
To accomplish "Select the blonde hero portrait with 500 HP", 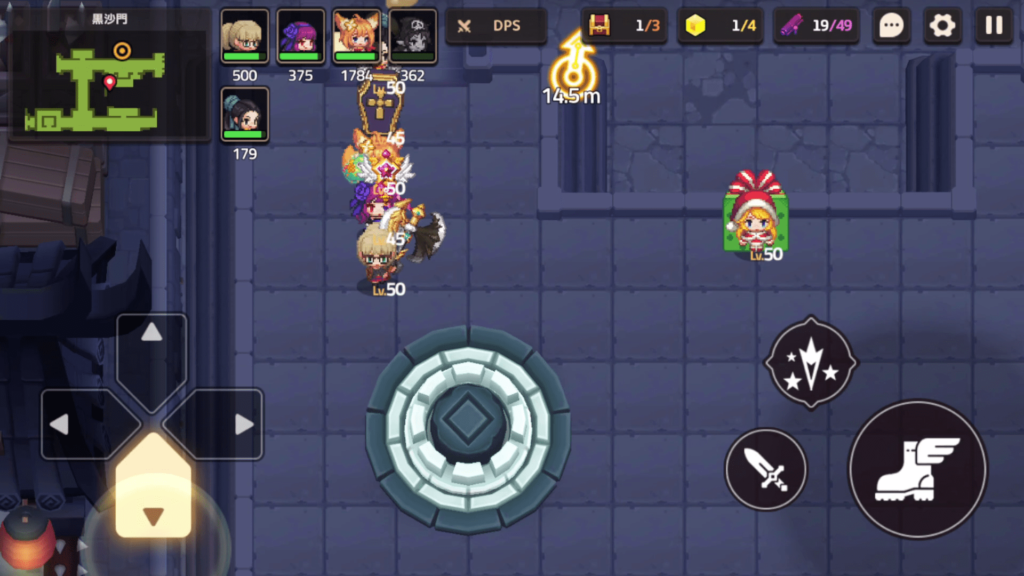I will (244, 37).
